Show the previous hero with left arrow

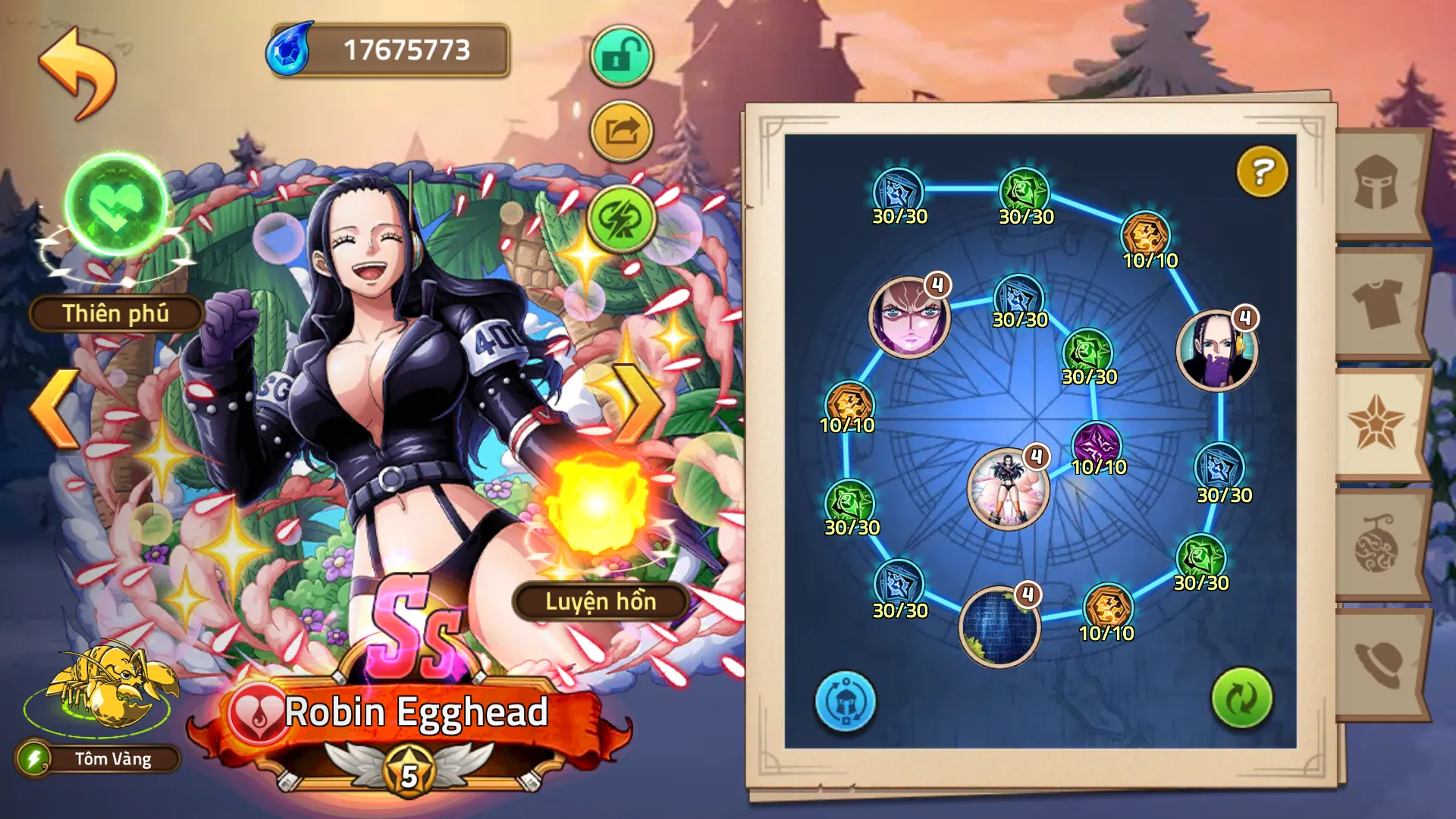55,409
